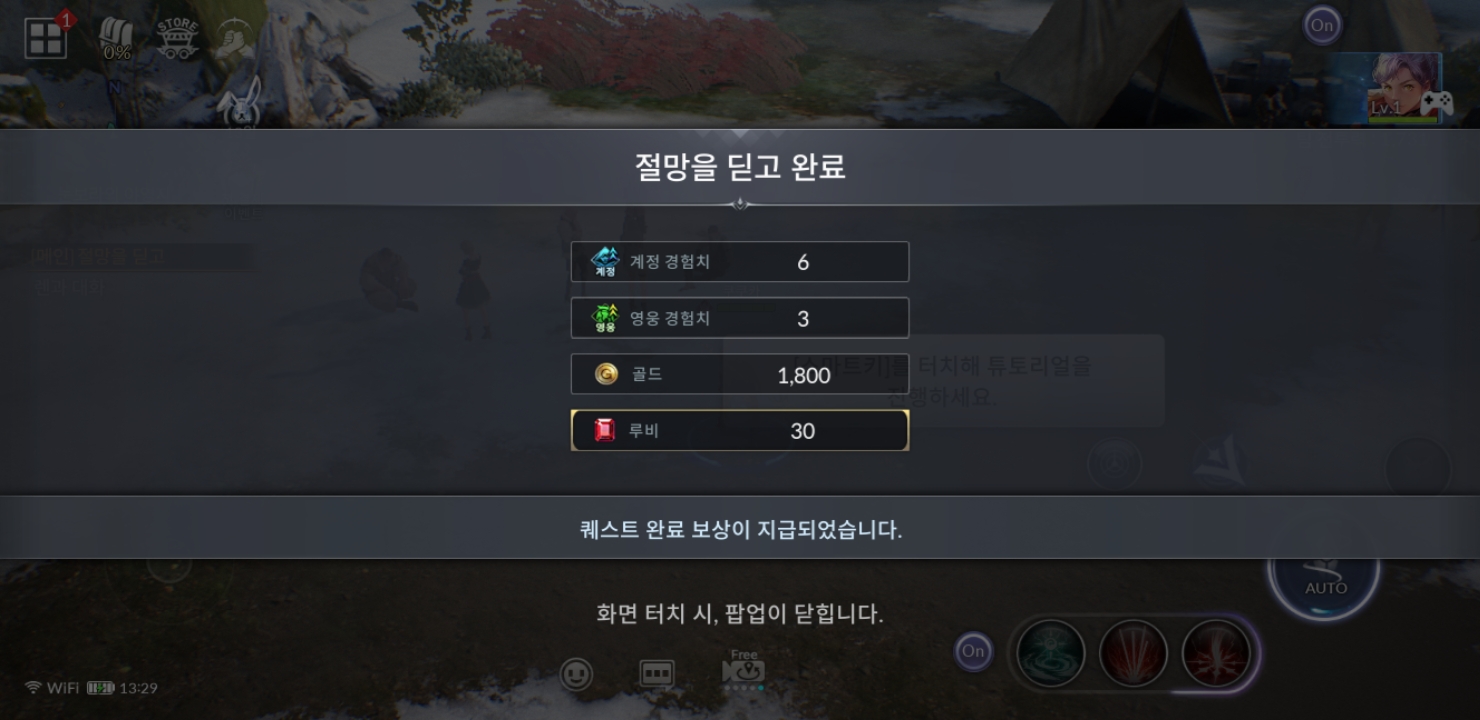Select the highlighted 루비 reward row
This screenshot has height=720, width=1480.
[x=739, y=430]
